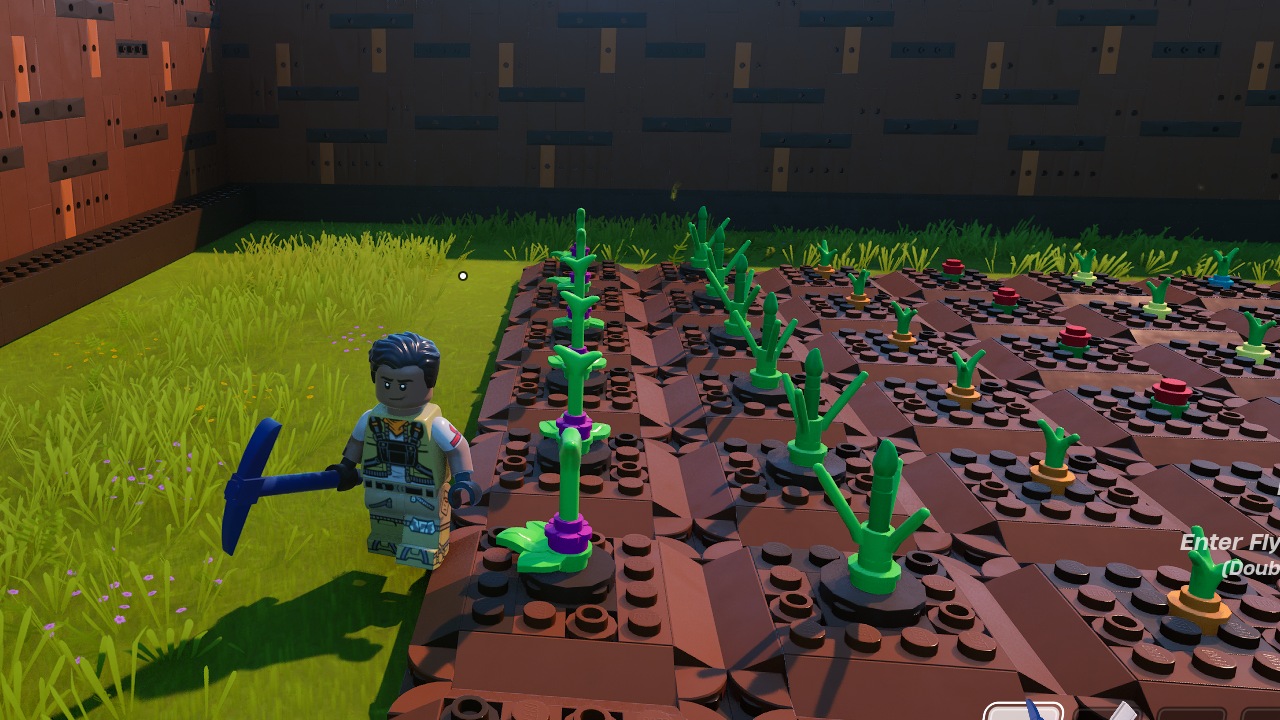Click the fourth empty hotbar slot

click(x=1262, y=712)
